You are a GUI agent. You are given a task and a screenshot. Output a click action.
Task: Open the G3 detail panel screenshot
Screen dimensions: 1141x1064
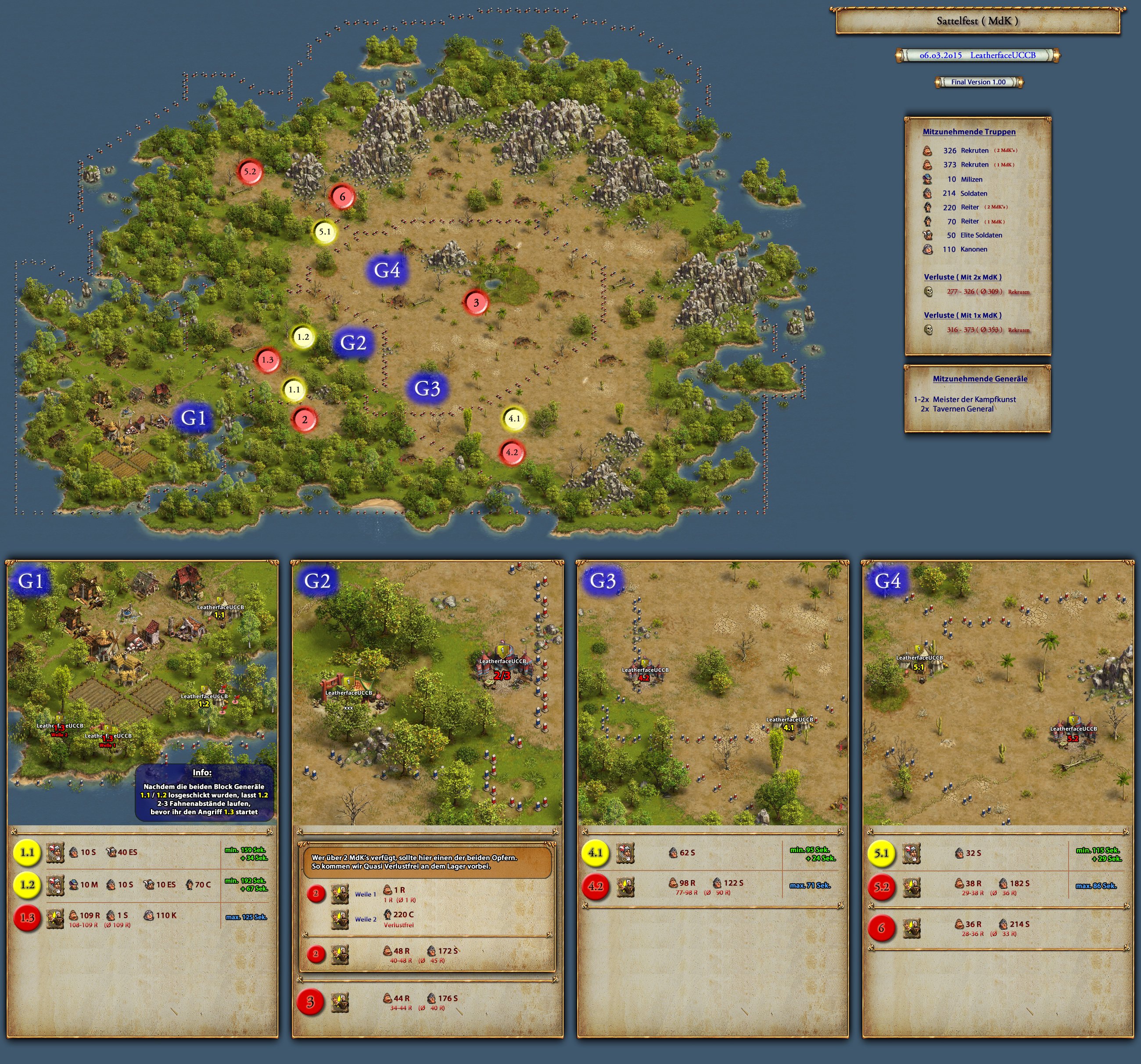(712, 693)
